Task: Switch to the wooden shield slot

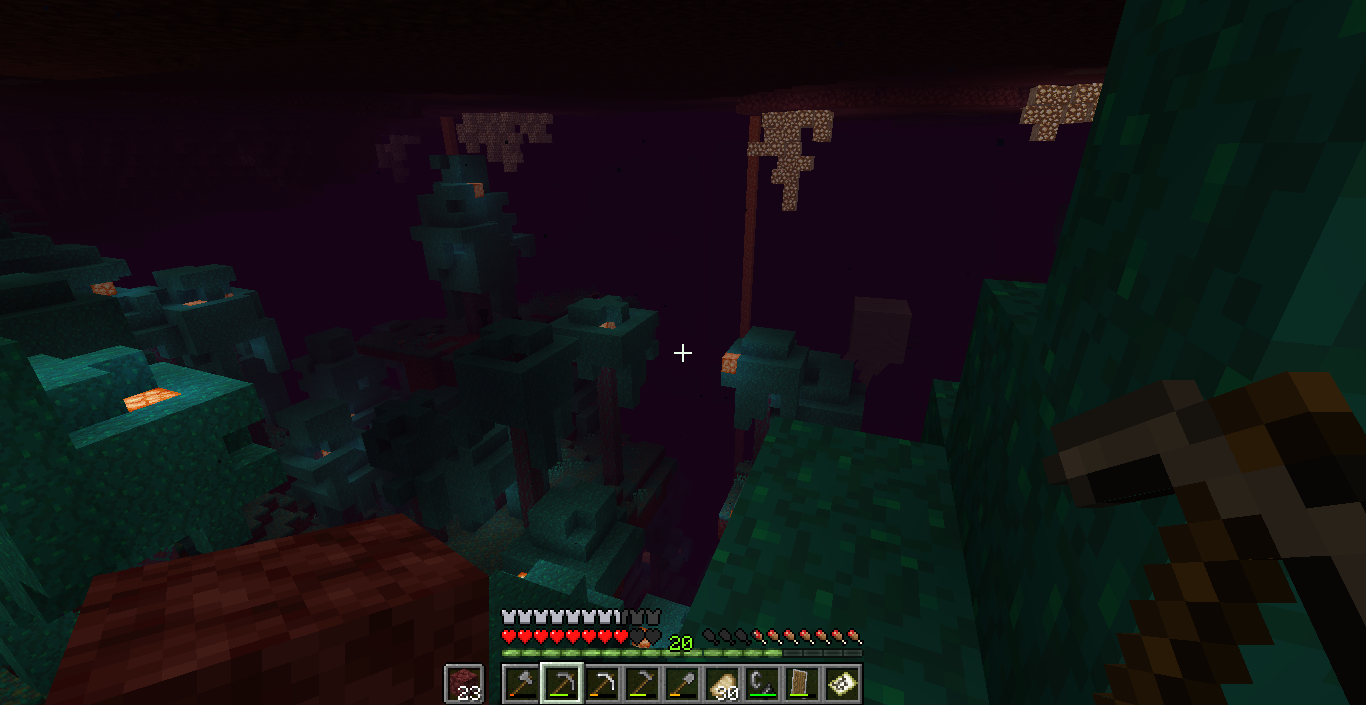Action: point(802,684)
